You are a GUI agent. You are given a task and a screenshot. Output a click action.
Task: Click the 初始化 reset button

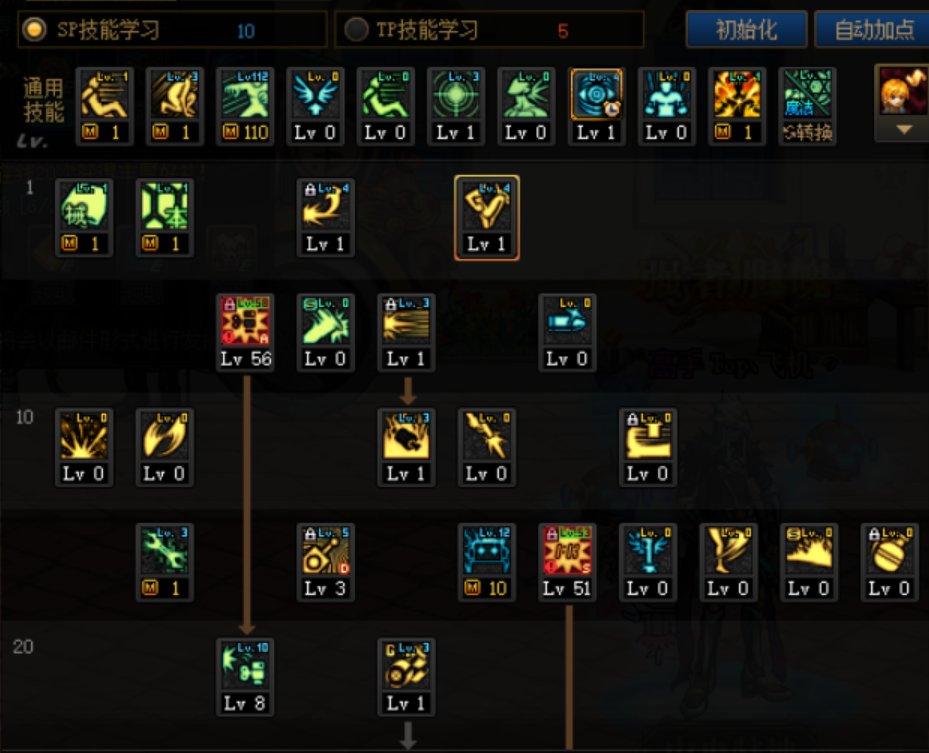click(x=746, y=29)
